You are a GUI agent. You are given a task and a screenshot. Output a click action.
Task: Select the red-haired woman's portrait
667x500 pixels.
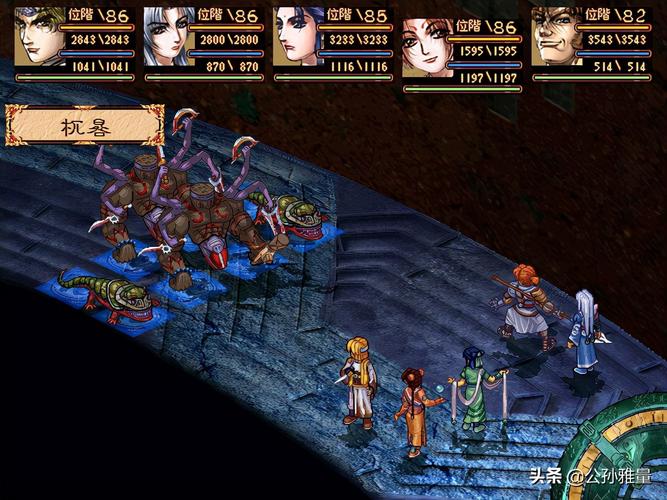(x=426, y=47)
